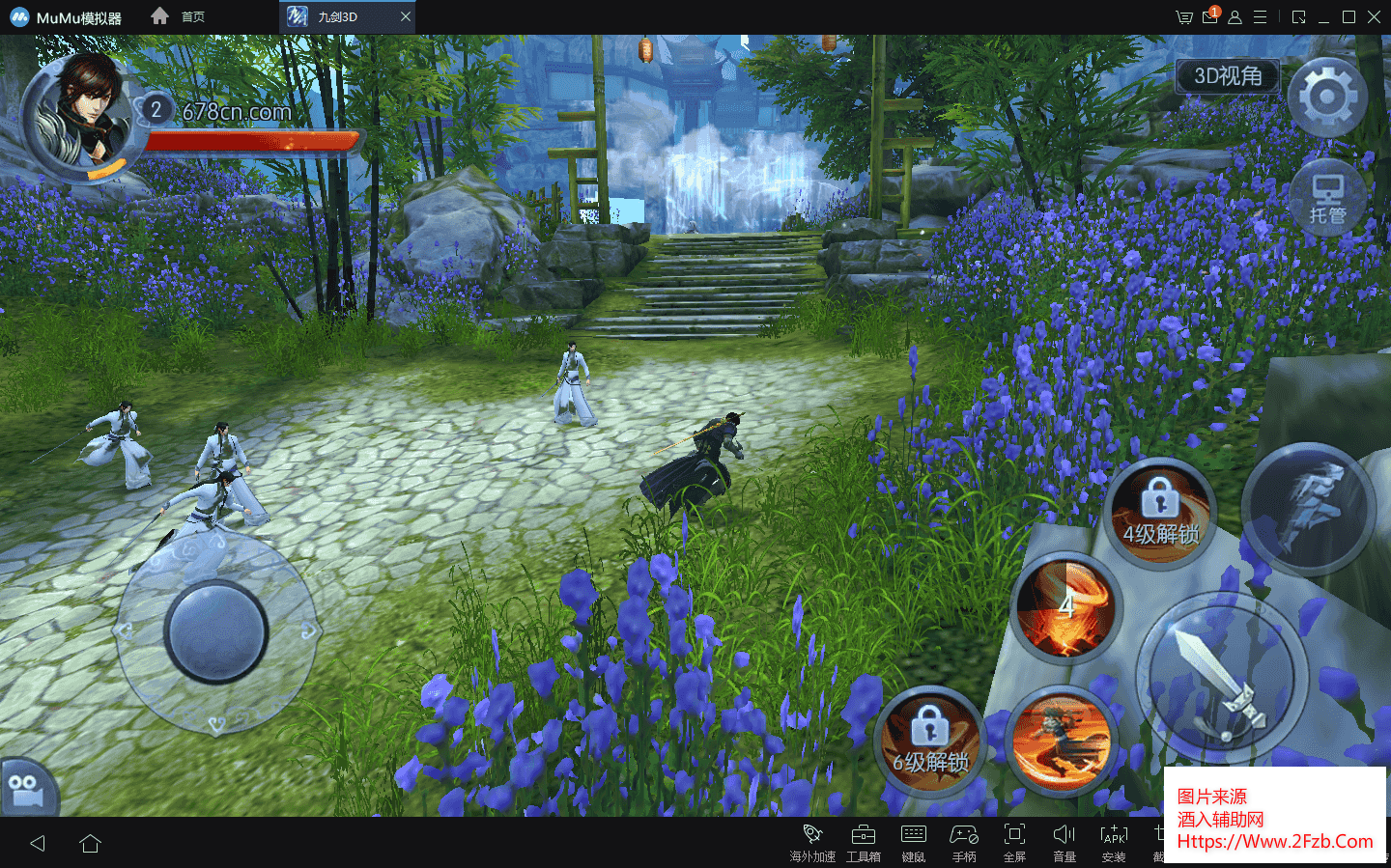The image size is (1391, 868).
Task: Open the emulator 工具箱 toolbox
Action: tap(863, 842)
